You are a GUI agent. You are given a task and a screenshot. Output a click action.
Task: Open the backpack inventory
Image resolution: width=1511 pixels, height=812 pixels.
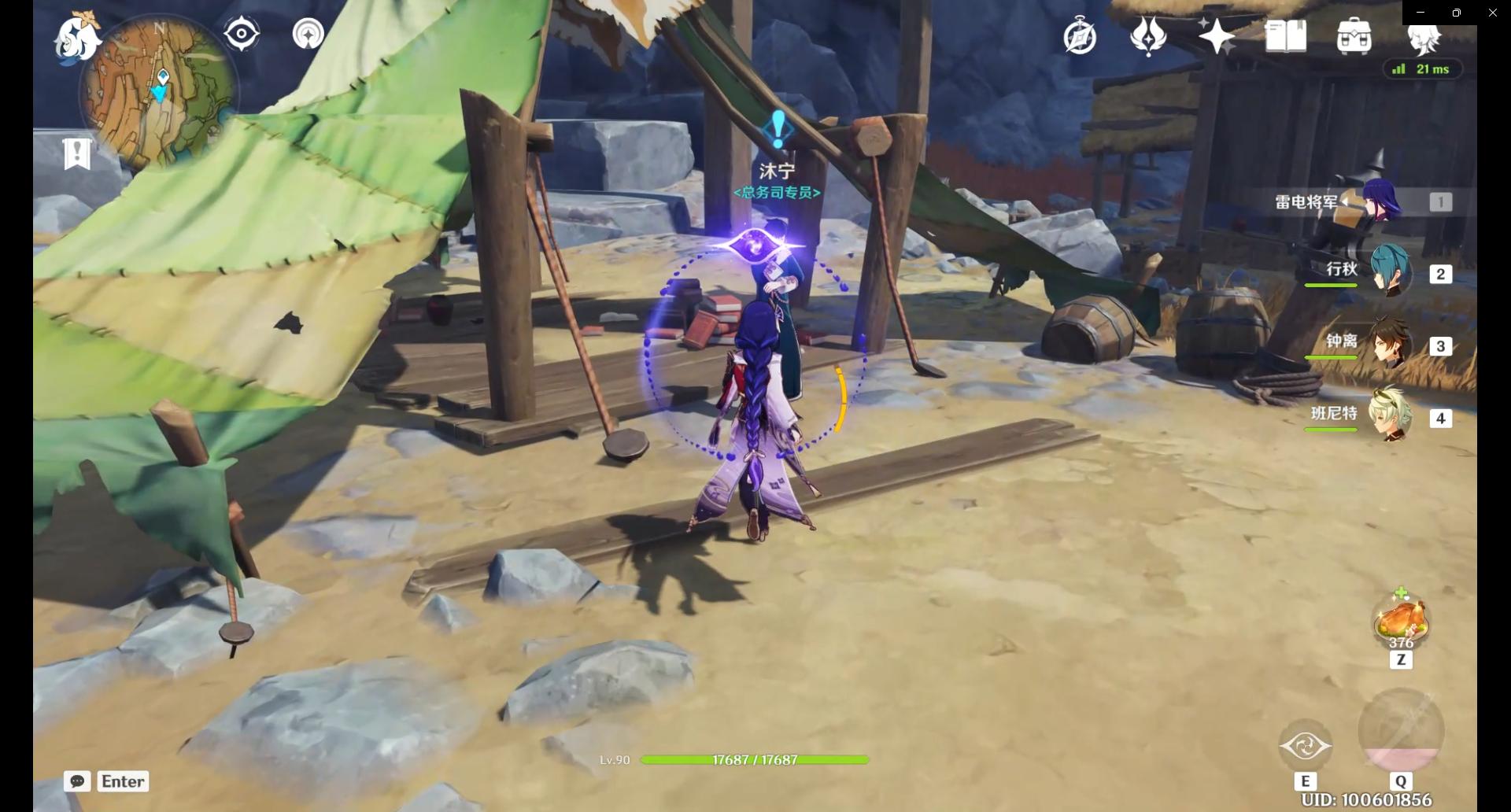tap(1354, 36)
